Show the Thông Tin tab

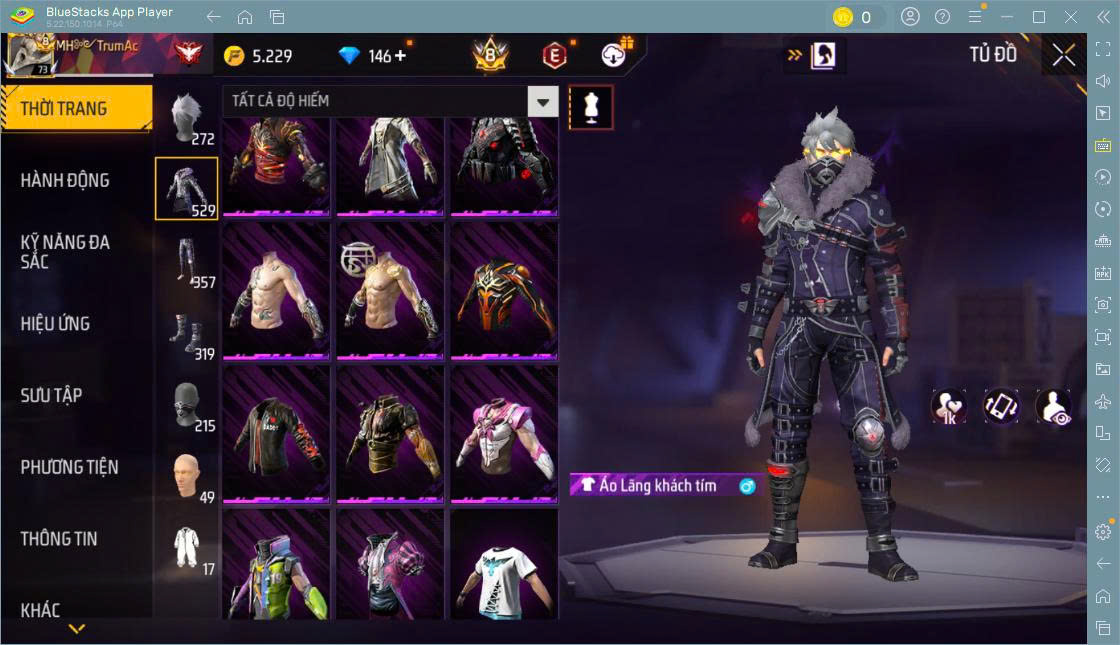(x=60, y=539)
